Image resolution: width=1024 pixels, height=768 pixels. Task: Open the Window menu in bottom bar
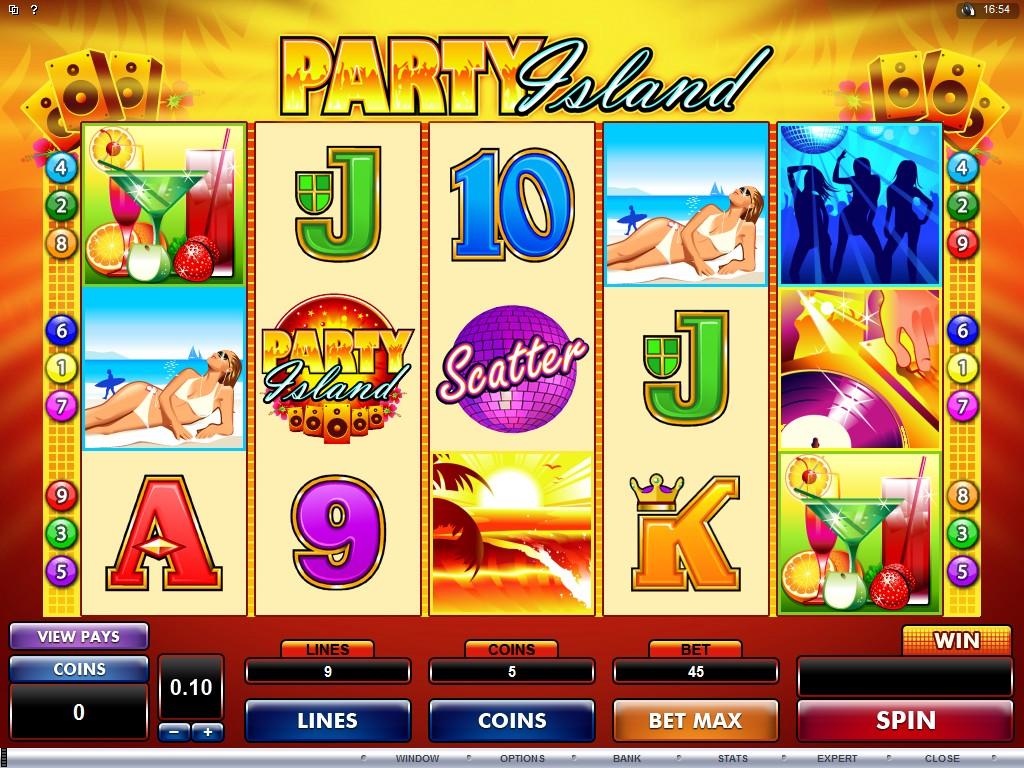point(417,759)
